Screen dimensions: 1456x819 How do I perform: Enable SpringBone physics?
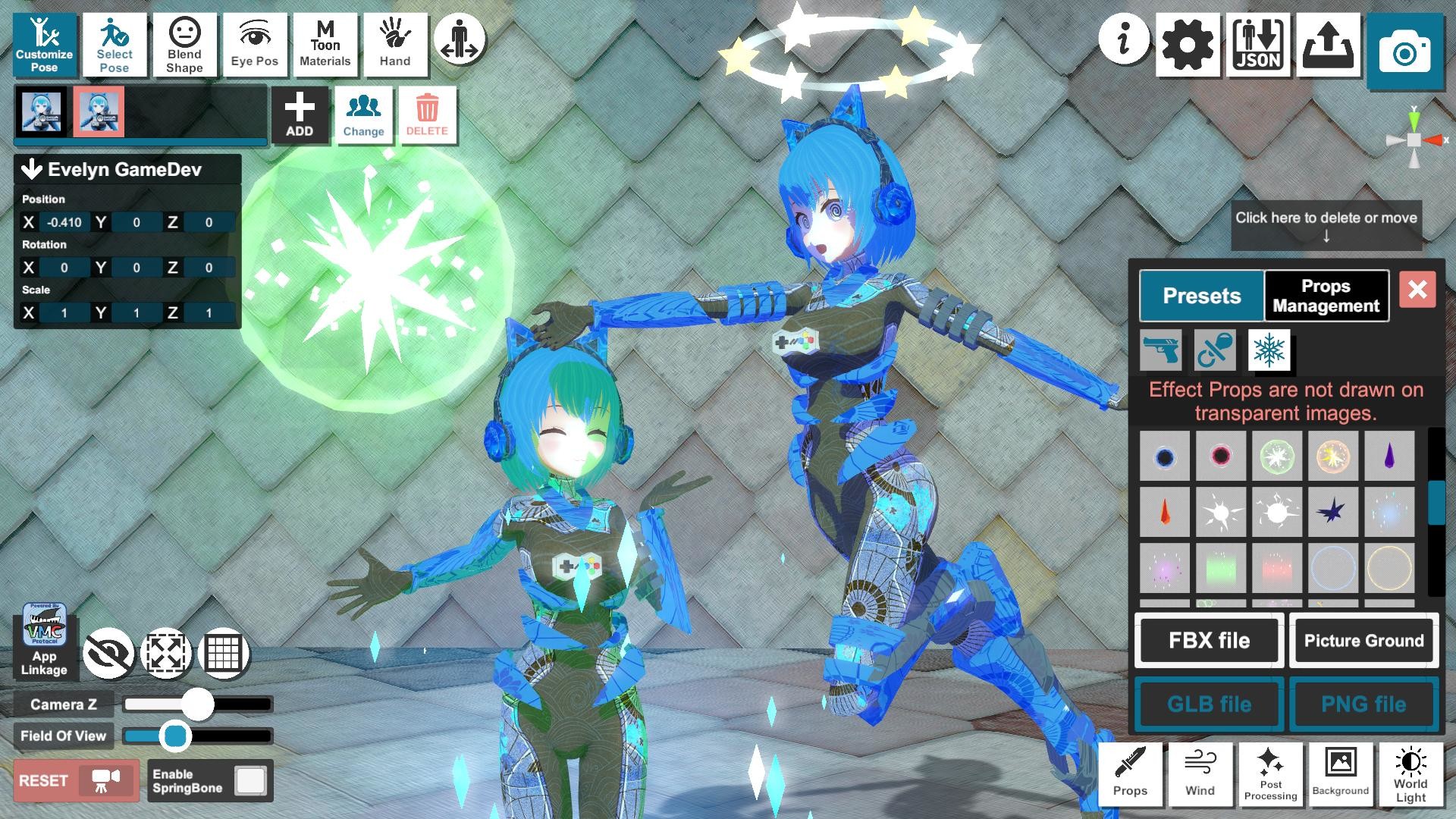pyautogui.click(x=250, y=779)
